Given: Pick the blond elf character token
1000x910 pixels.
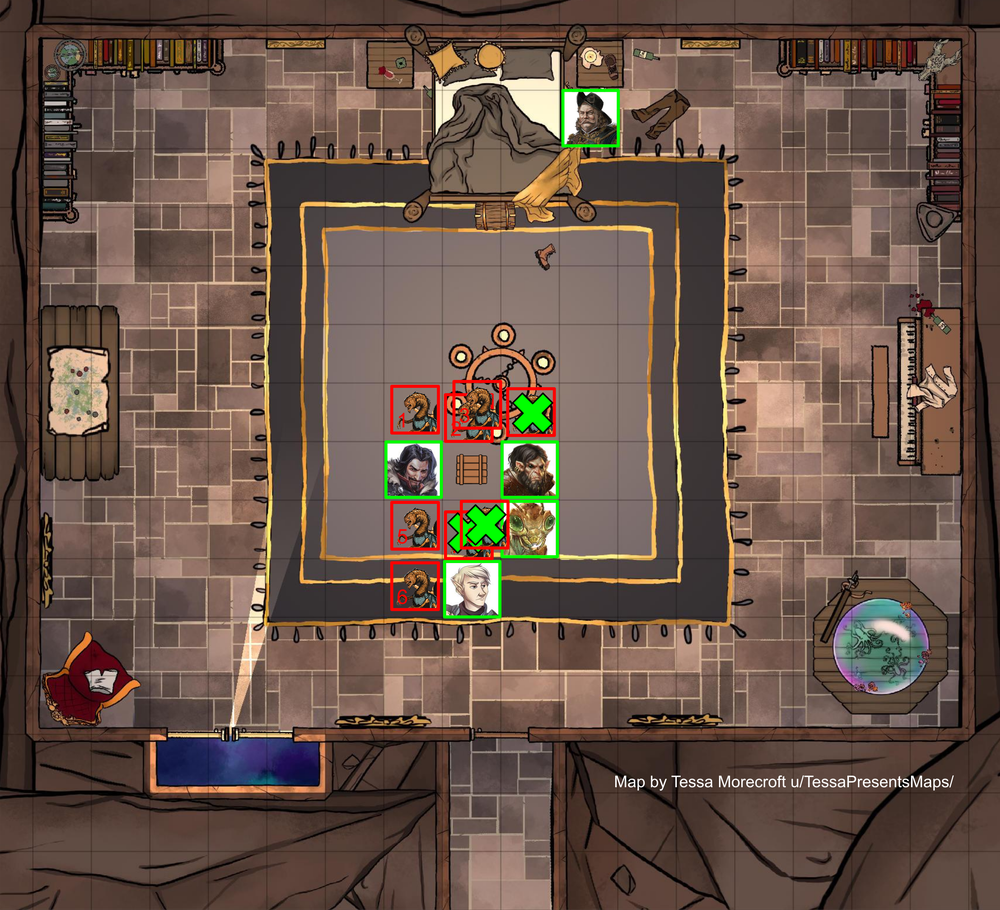Looking at the screenshot, I should coord(472,590).
